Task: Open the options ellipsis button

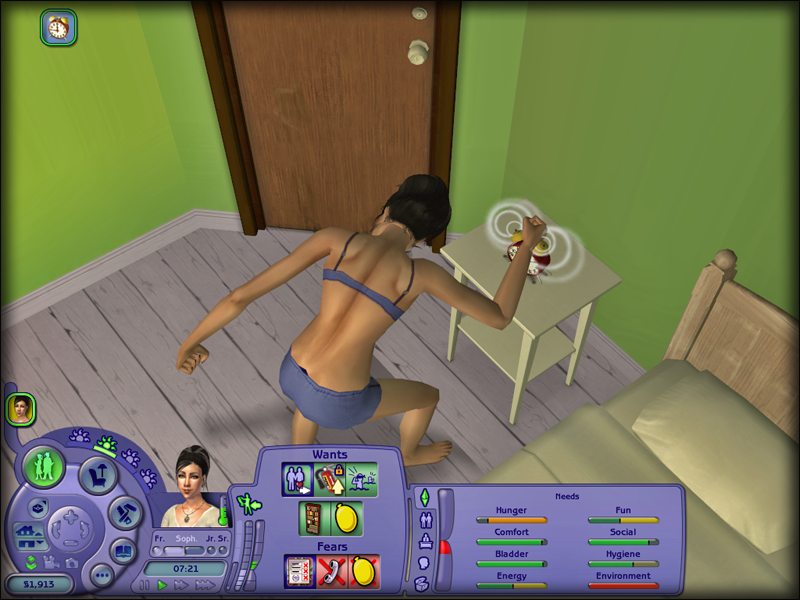Action: [101, 575]
